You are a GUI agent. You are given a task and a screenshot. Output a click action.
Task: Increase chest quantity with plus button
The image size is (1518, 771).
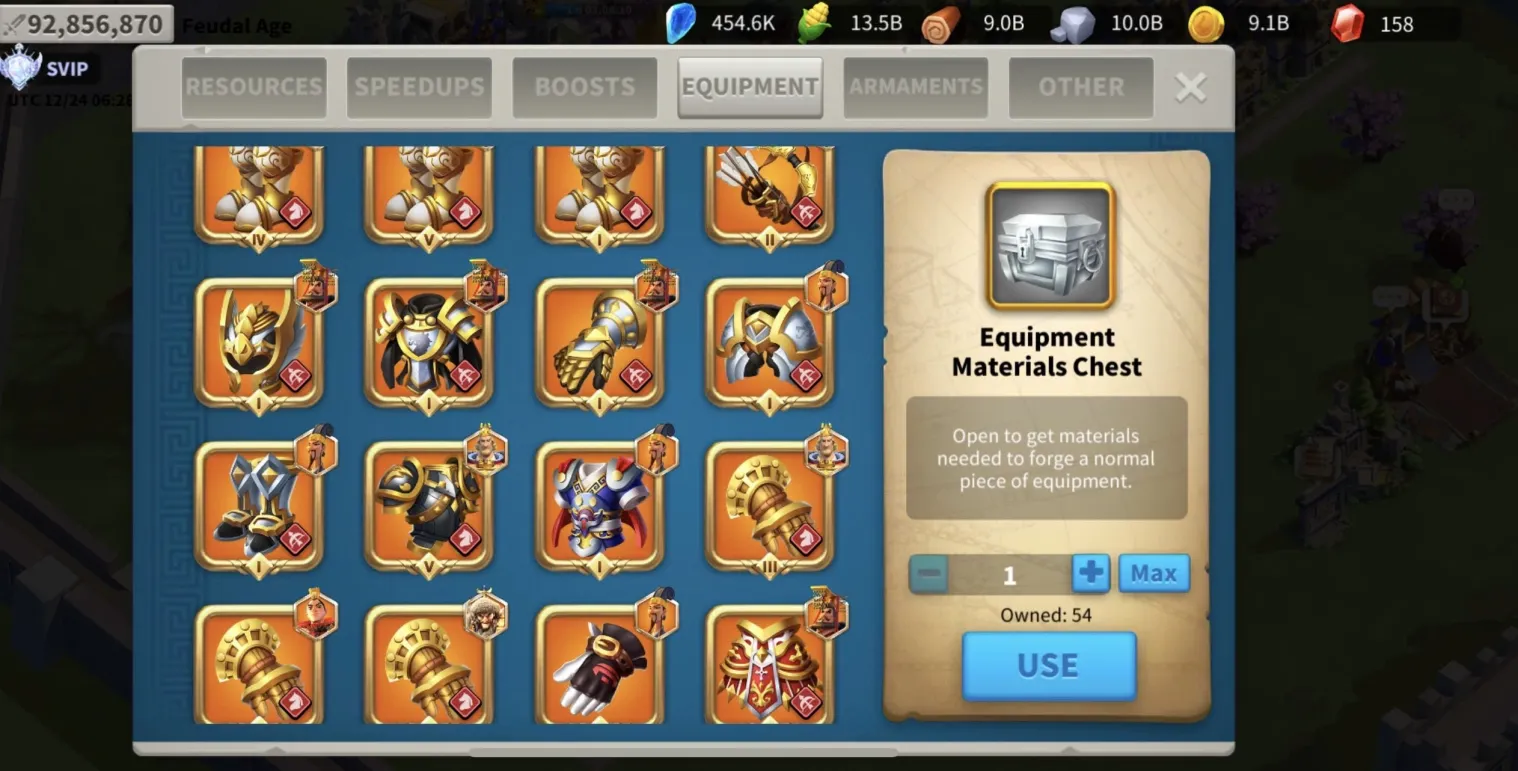(1091, 573)
